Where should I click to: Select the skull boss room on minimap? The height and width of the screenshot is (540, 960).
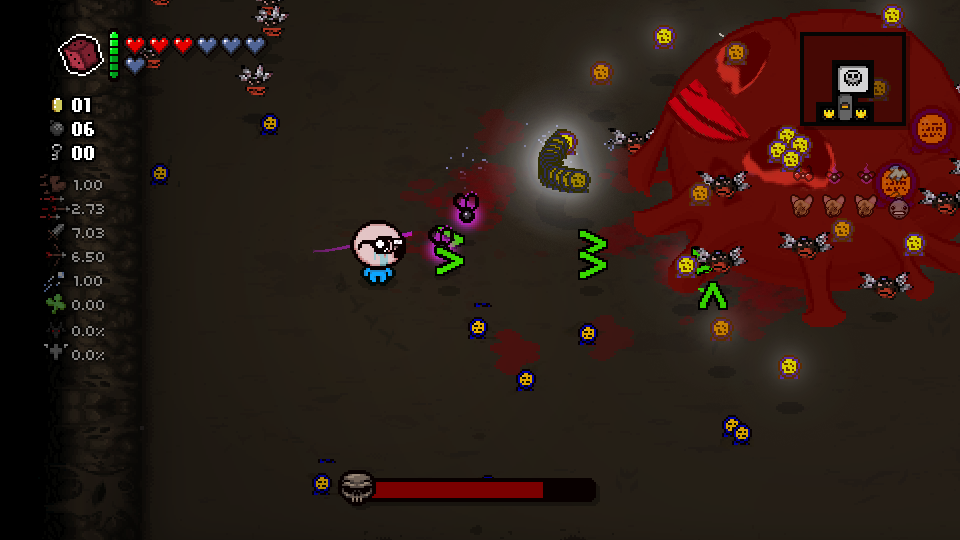tap(852, 77)
